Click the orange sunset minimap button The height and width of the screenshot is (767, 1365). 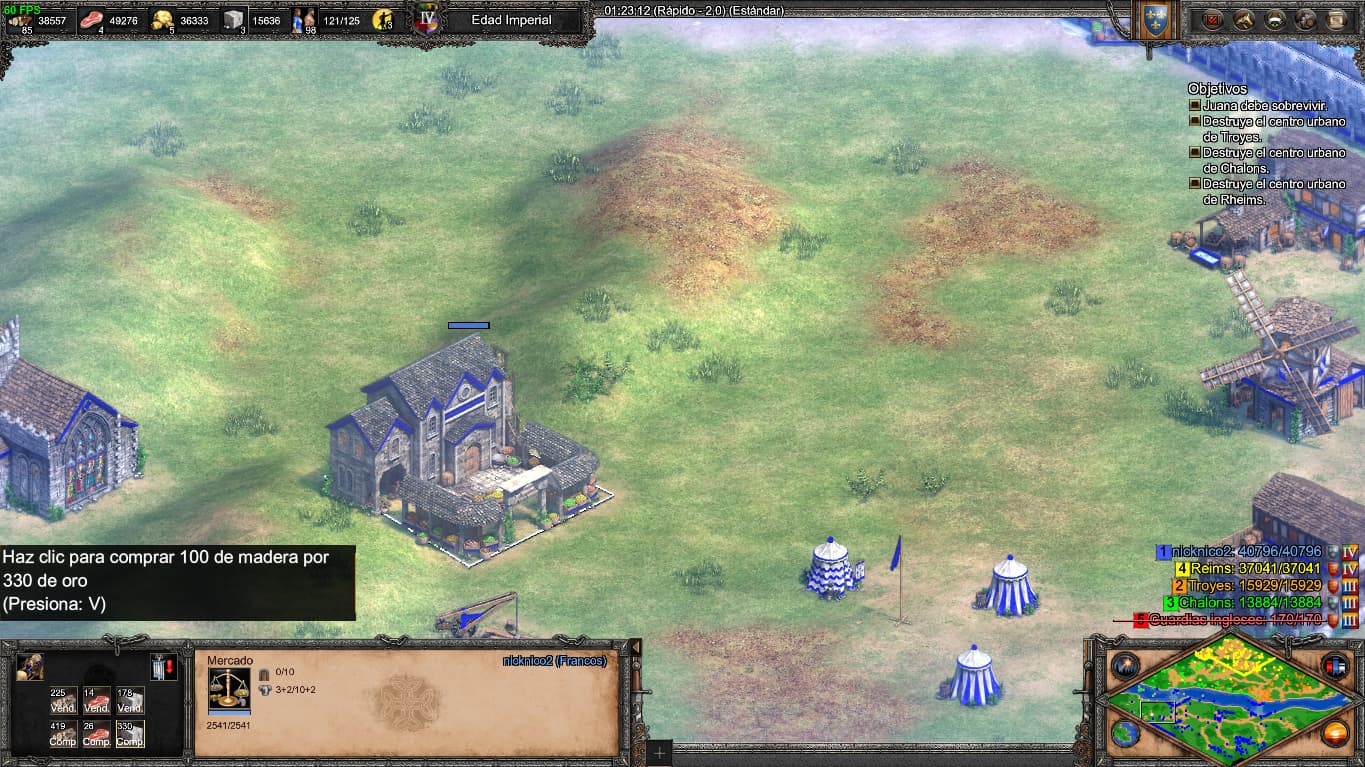coord(1335,733)
